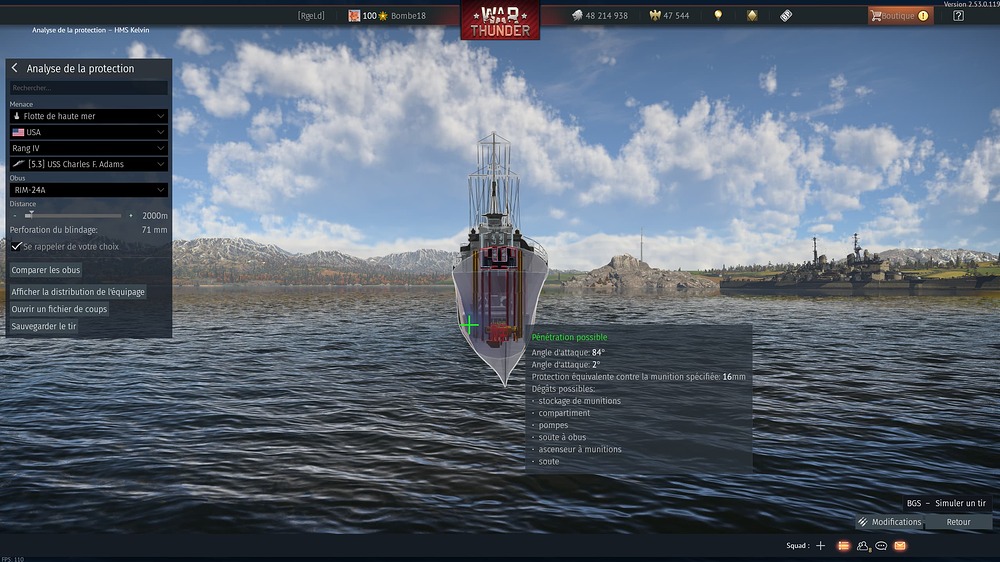The width and height of the screenshot is (1000, 562).
Task: Select Comparer les obus
Action: [x=46, y=270]
